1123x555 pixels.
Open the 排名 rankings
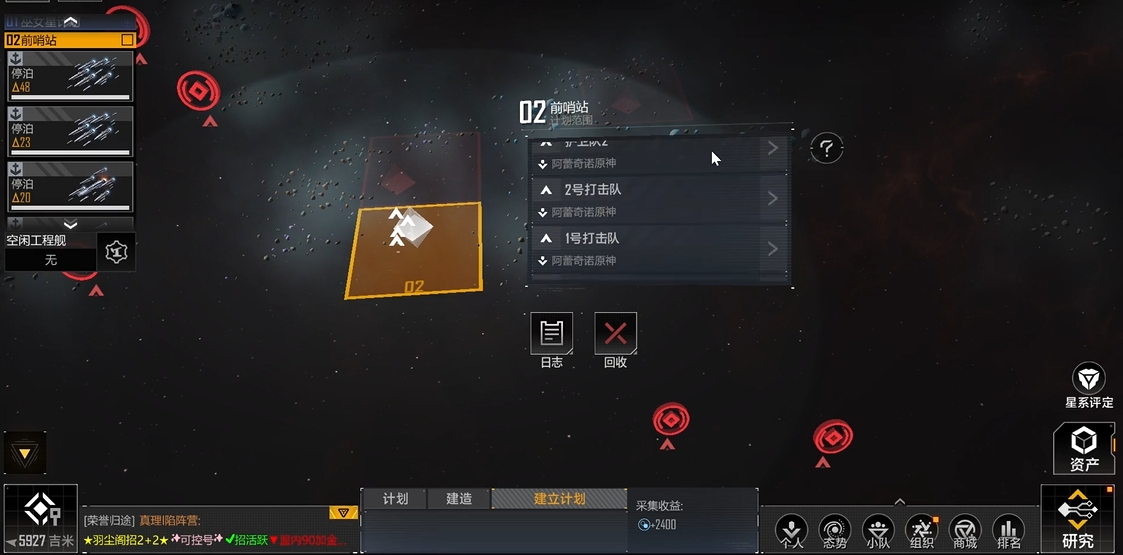coord(1009,531)
